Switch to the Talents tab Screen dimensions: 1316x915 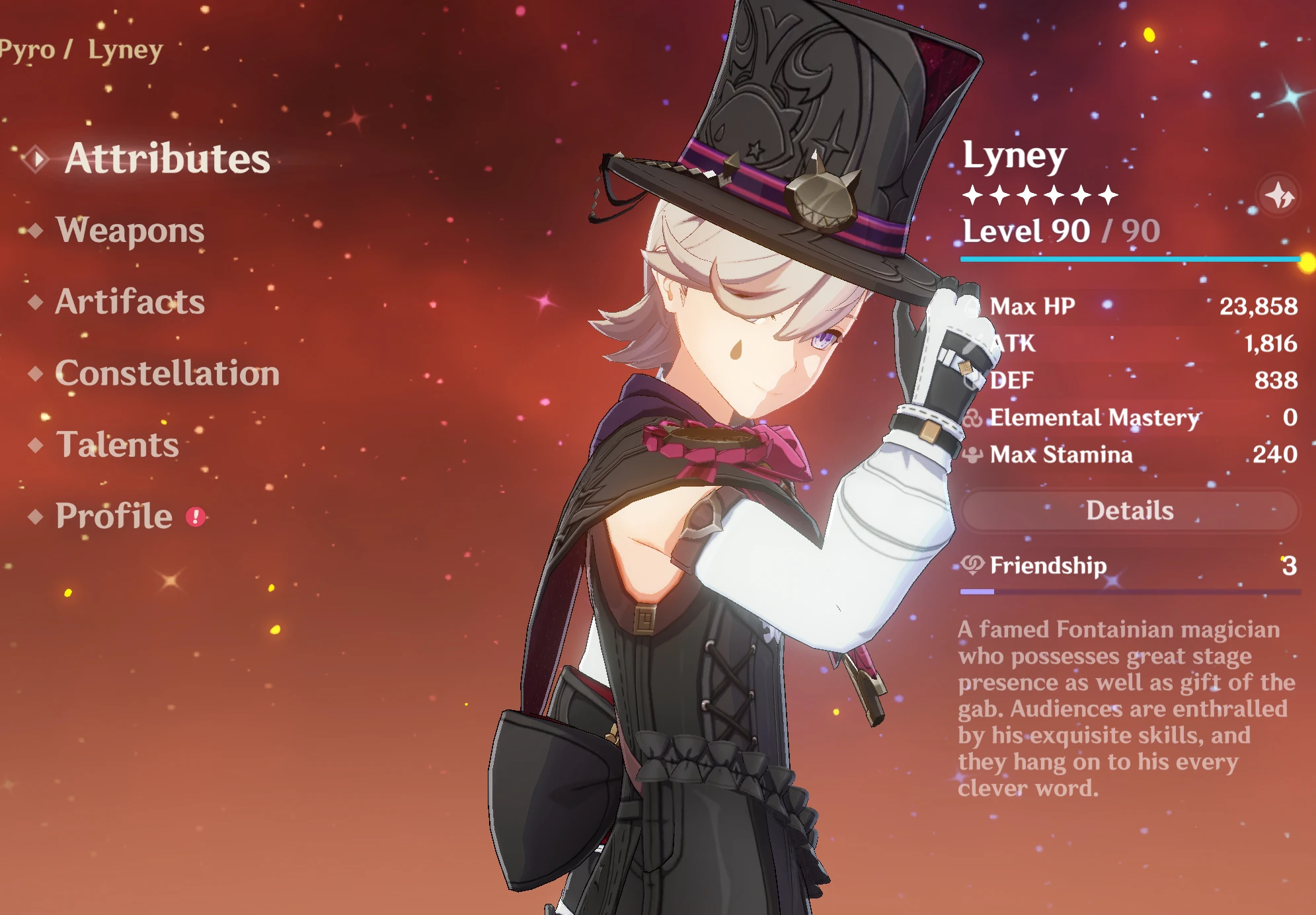pyautogui.click(x=118, y=446)
